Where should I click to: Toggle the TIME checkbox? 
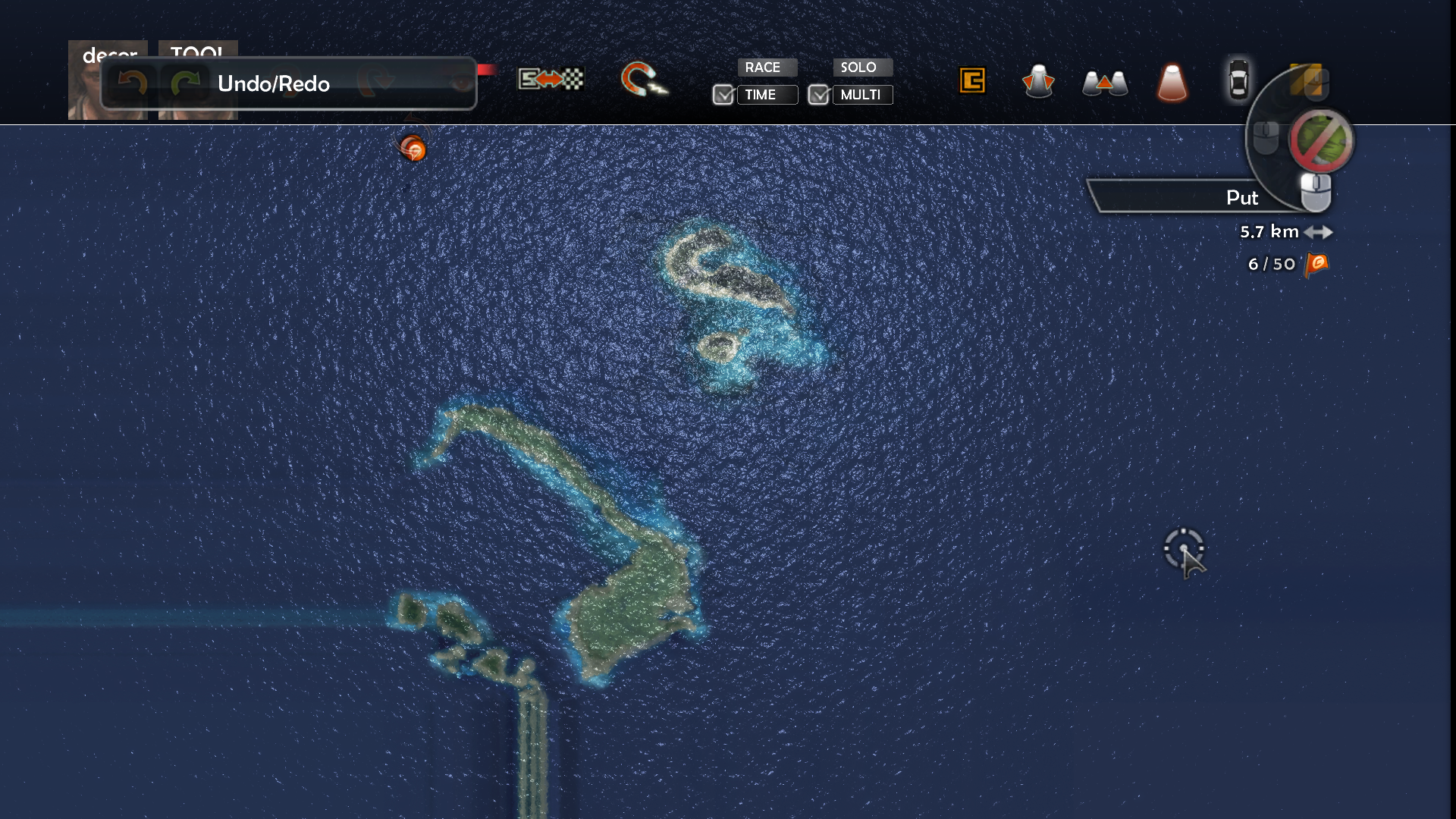point(723,95)
